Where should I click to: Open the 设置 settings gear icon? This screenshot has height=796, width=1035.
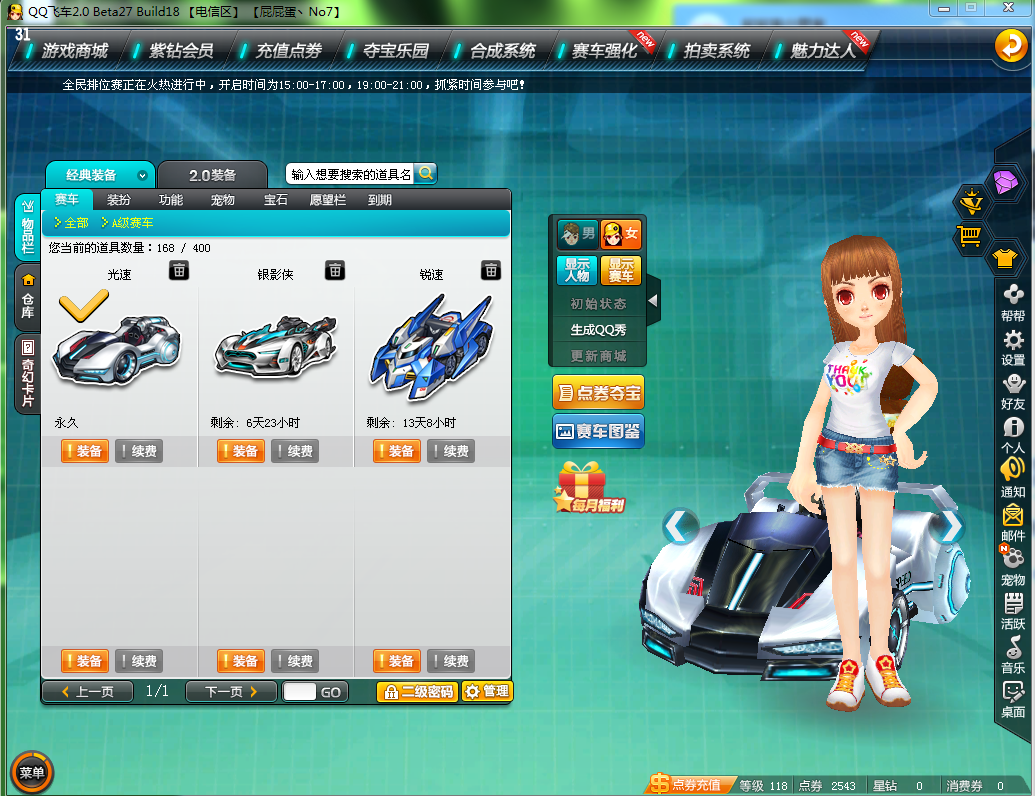point(1013,347)
